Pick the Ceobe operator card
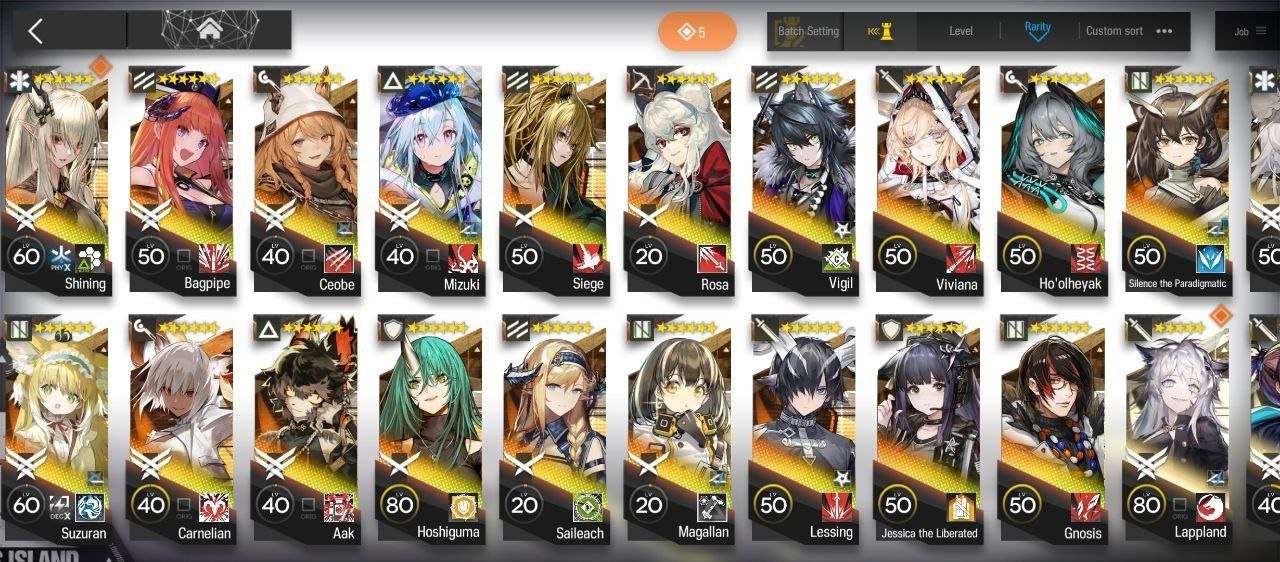The height and width of the screenshot is (562, 1280). [305, 180]
